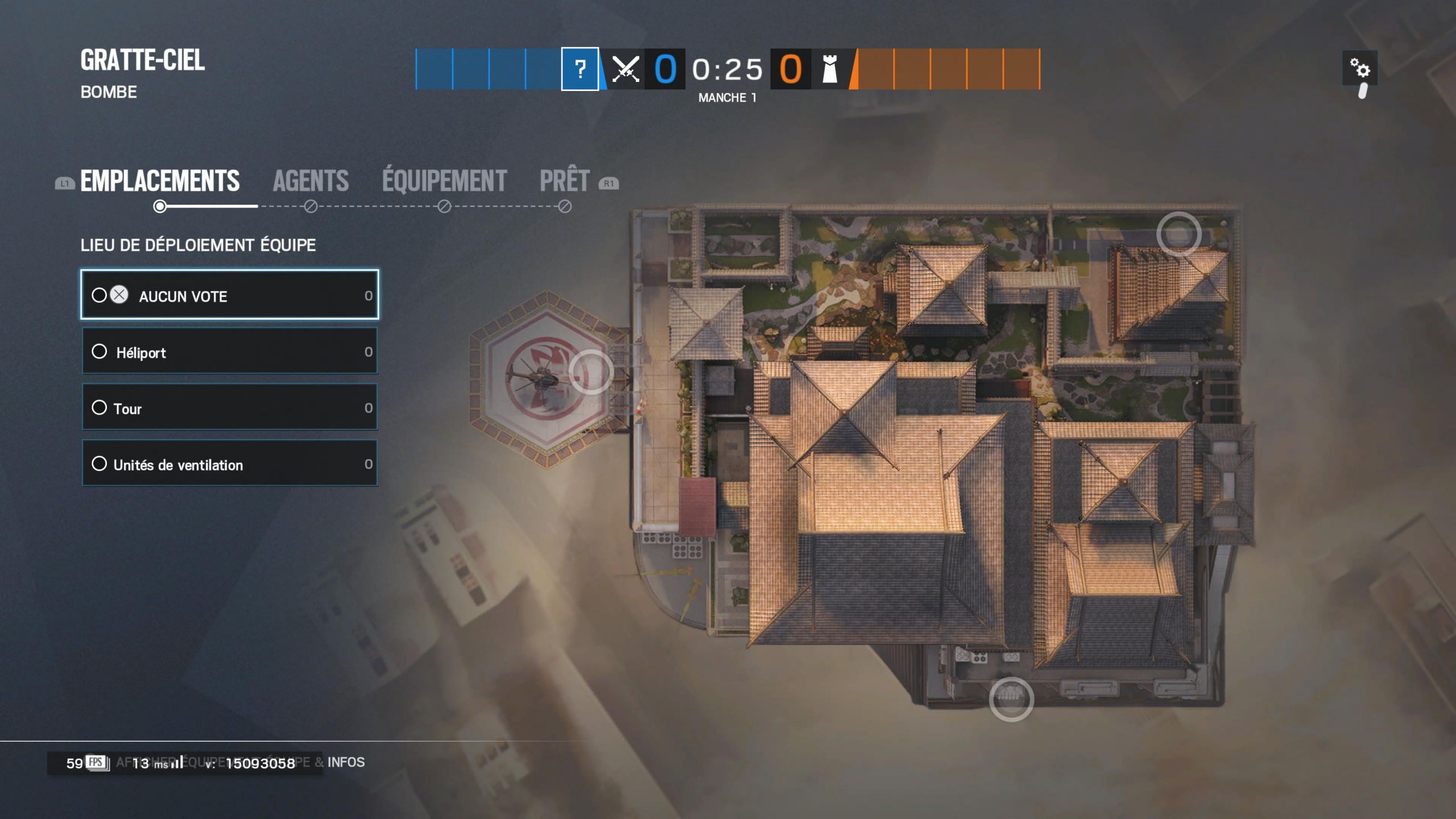Click the crossed swords attacker icon
Screen dimensions: 1456x819
tap(624, 69)
